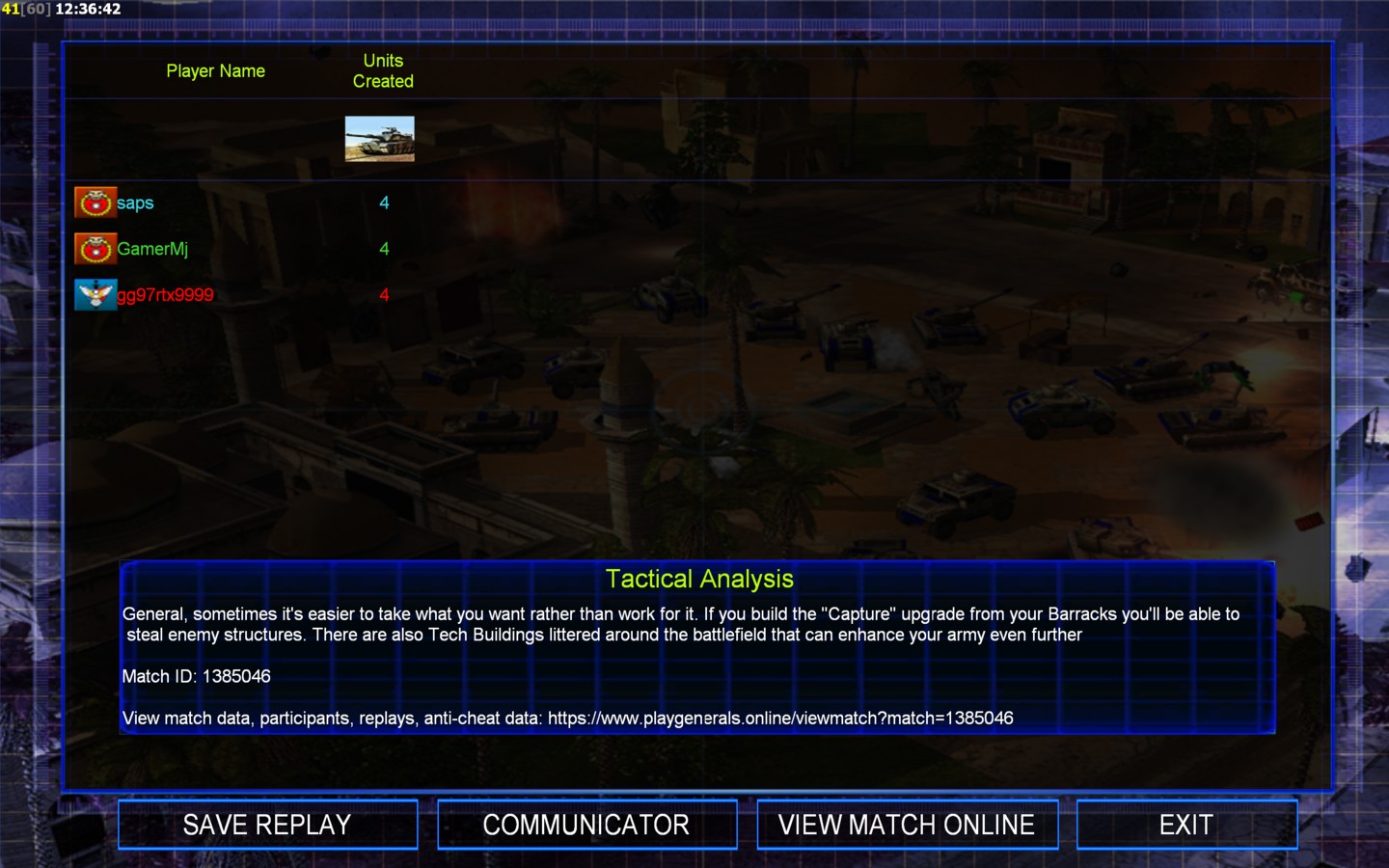View the match online
1389x868 pixels.
pyautogui.click(x=907, y=825)
